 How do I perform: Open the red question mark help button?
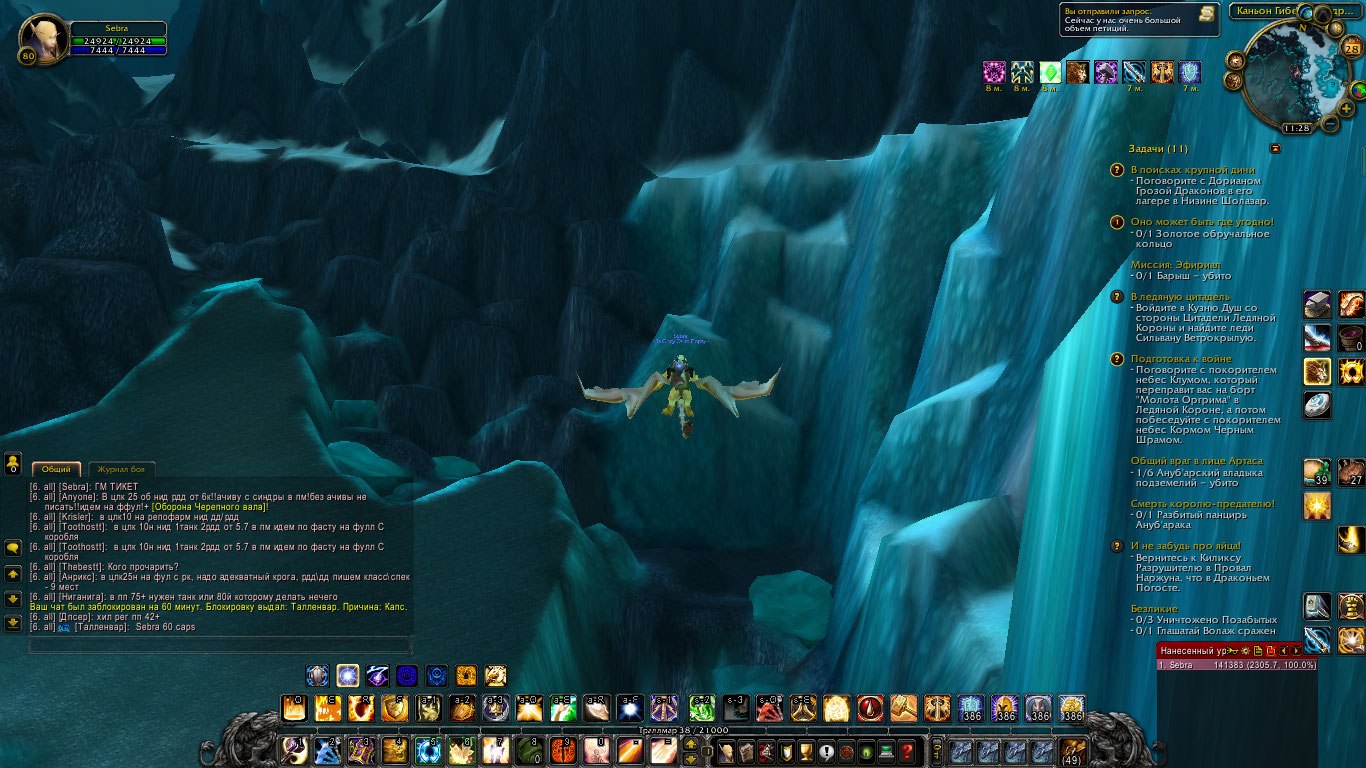tap(907, 752)
